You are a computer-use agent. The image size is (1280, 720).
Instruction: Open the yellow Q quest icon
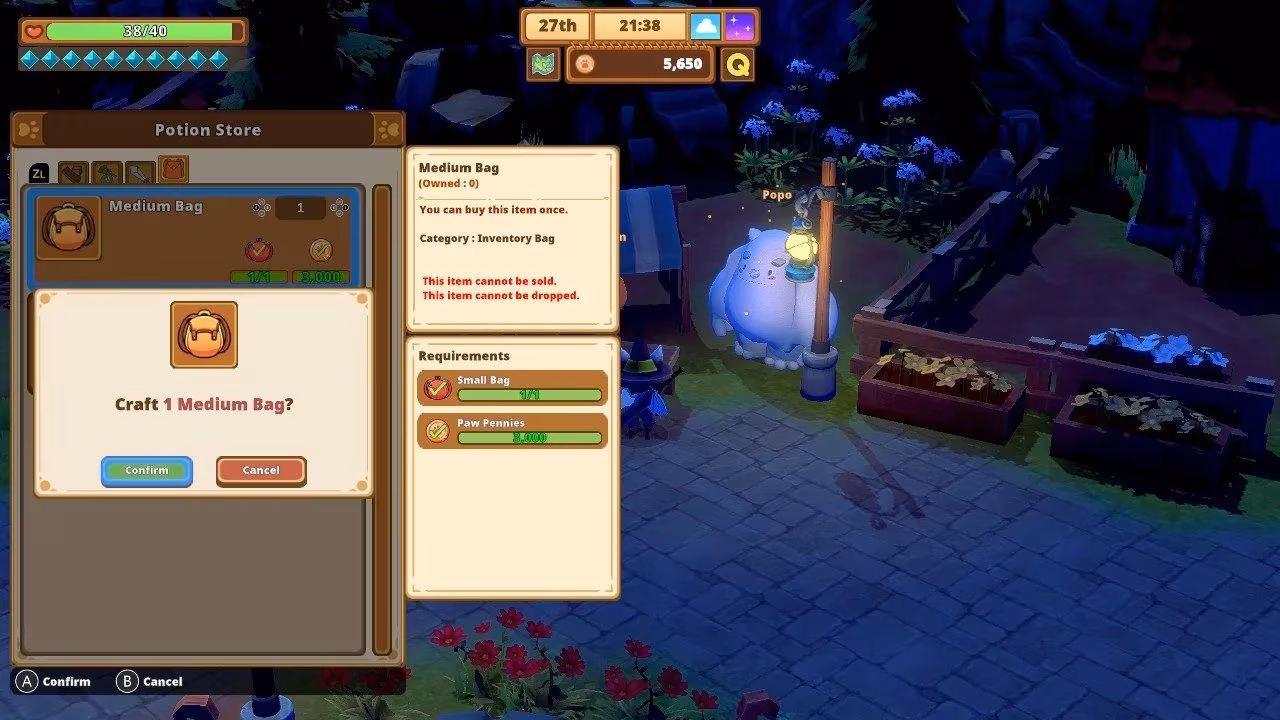pos(738,64)
